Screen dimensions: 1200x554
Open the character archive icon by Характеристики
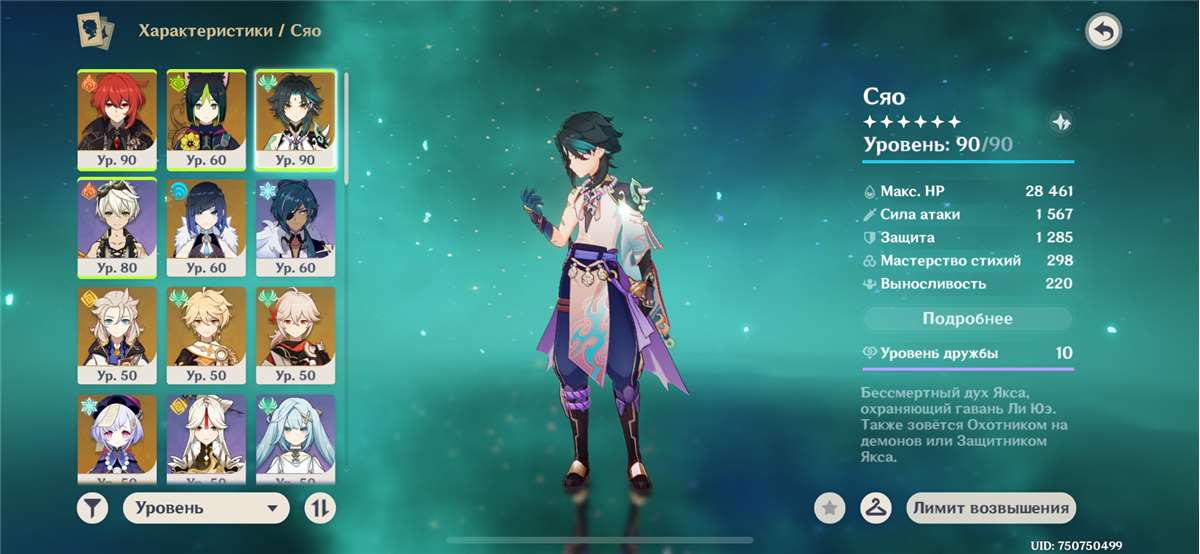coord(95,30)
